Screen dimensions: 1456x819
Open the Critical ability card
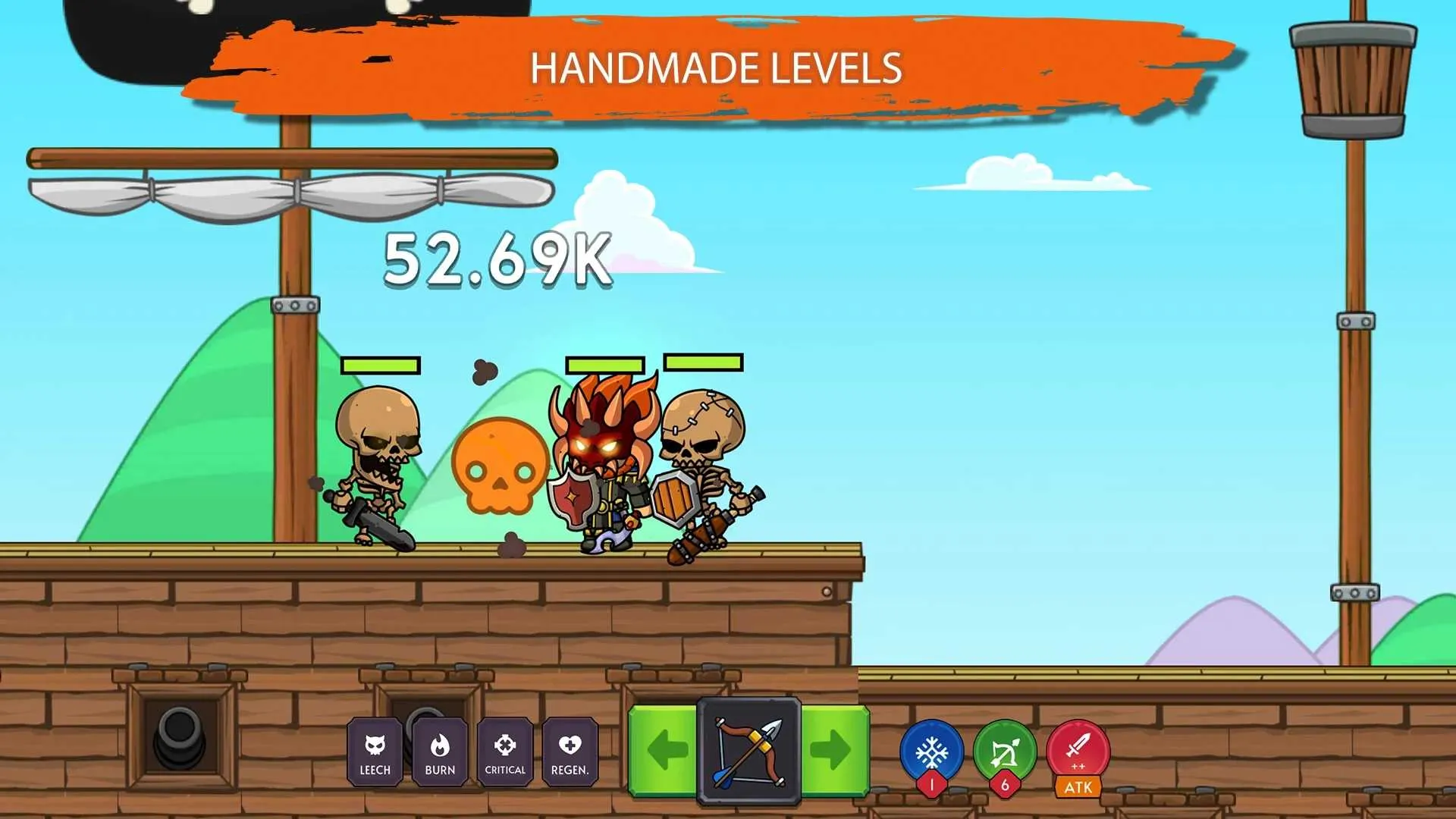click(x=505, y=753)
